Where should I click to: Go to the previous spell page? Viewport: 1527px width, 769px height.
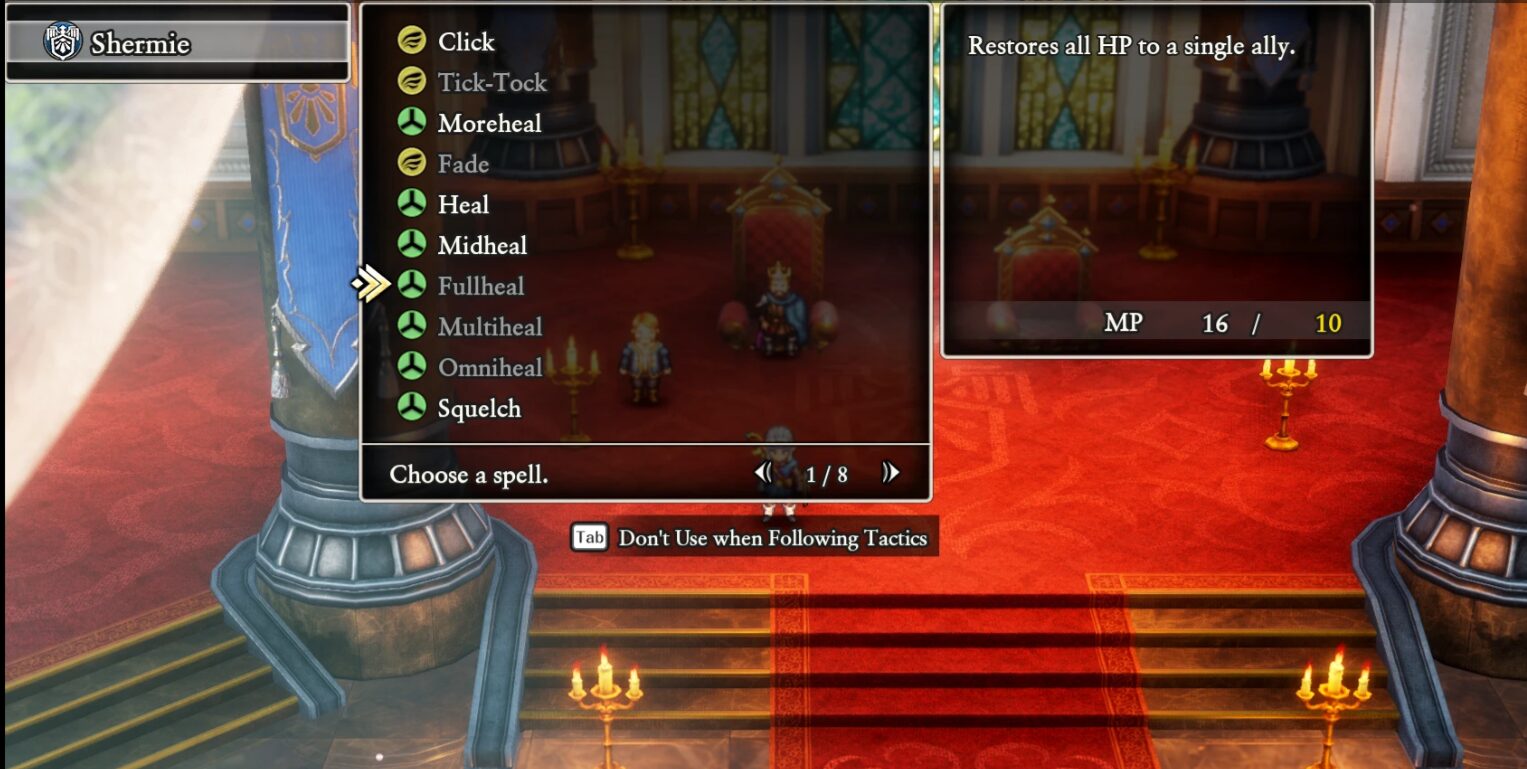764,473
